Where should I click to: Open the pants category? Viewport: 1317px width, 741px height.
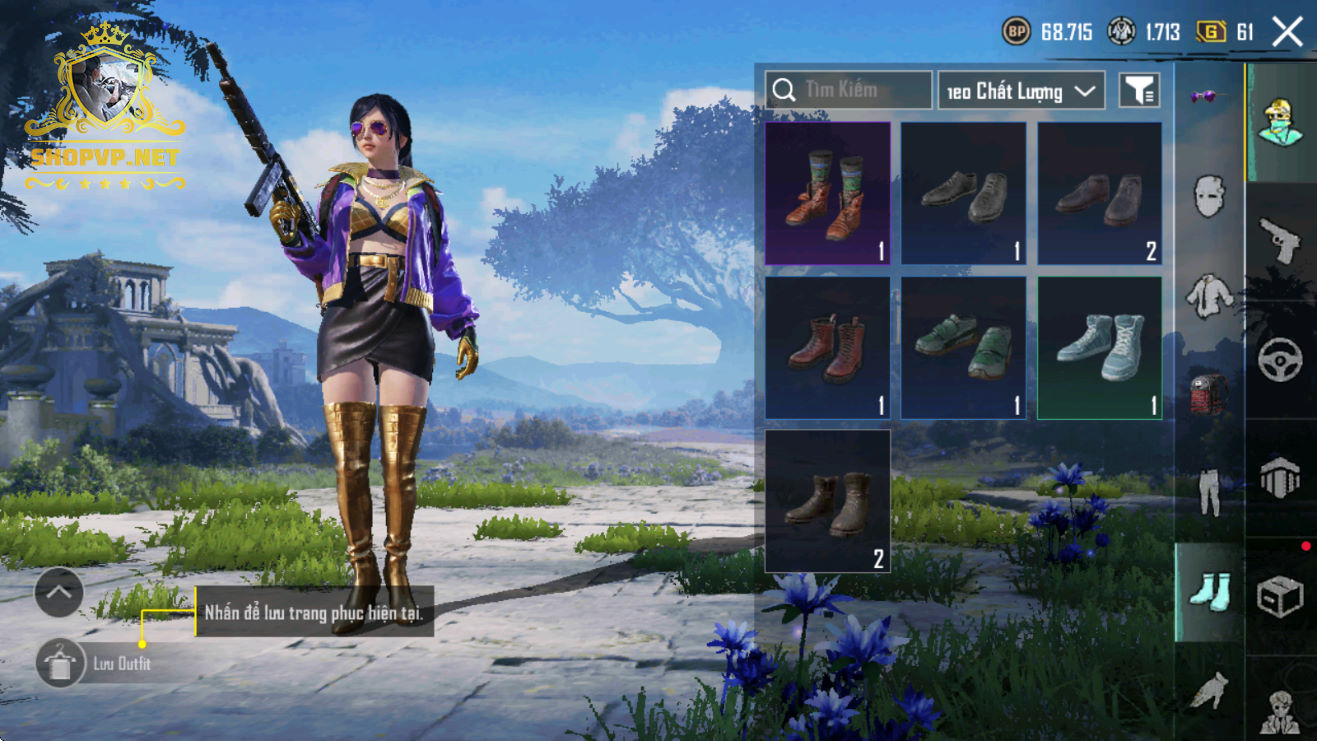coord(1210,491)
